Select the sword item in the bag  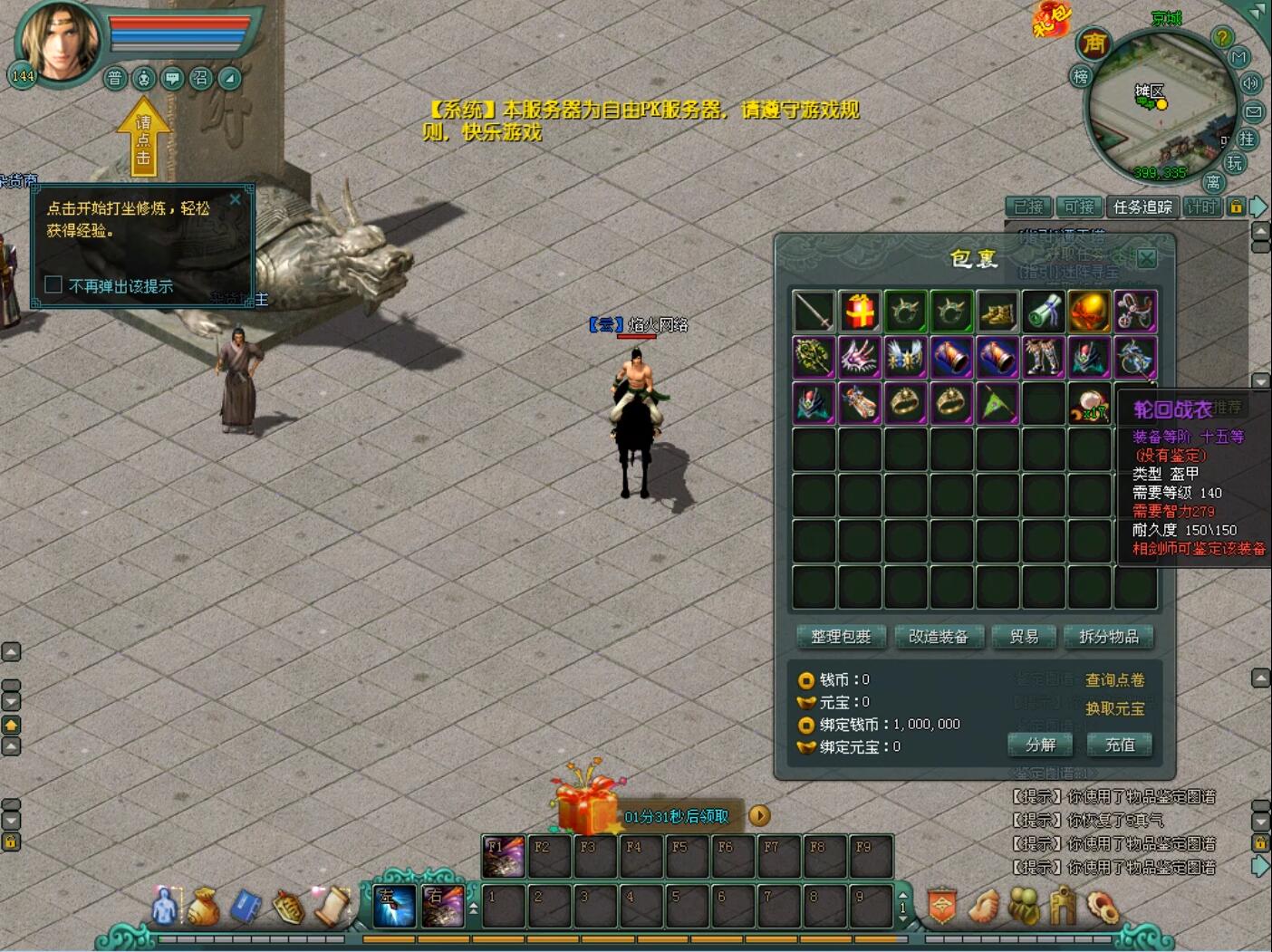(x=814, y=312)
